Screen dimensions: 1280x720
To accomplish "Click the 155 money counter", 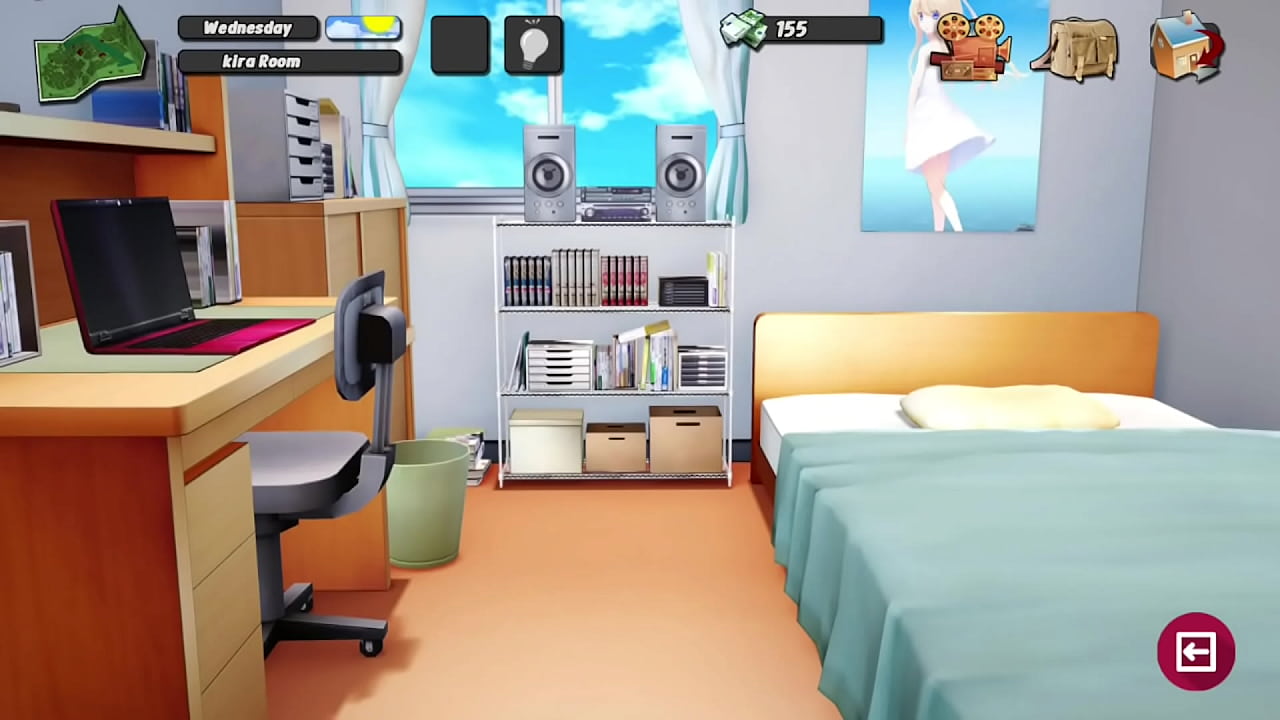I will pos(793,29).
